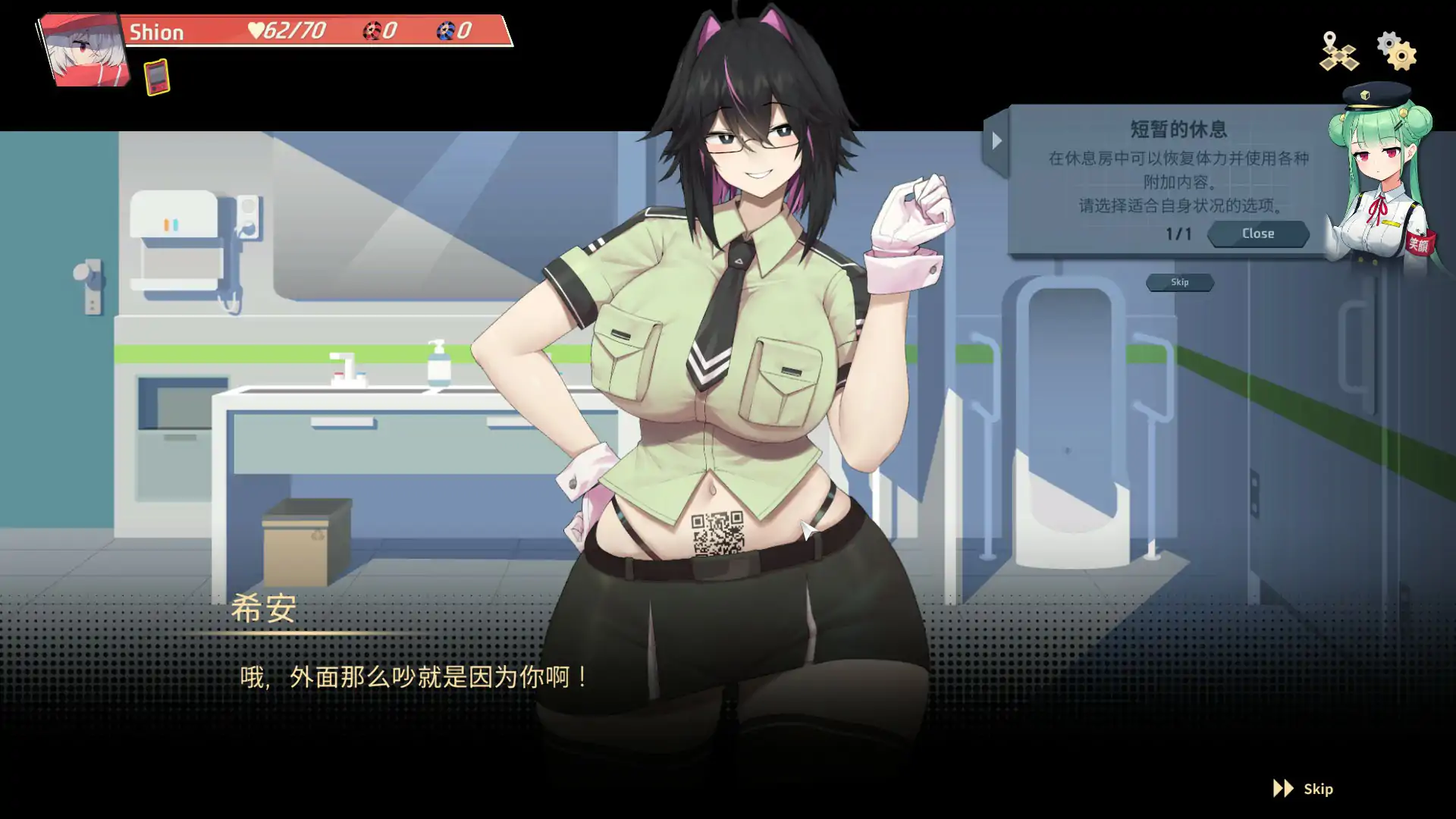This screenshot has width=1456, height=819.
Task: Collapse the tutorial panel with its left chevron
Action: [x=997, y=140]
